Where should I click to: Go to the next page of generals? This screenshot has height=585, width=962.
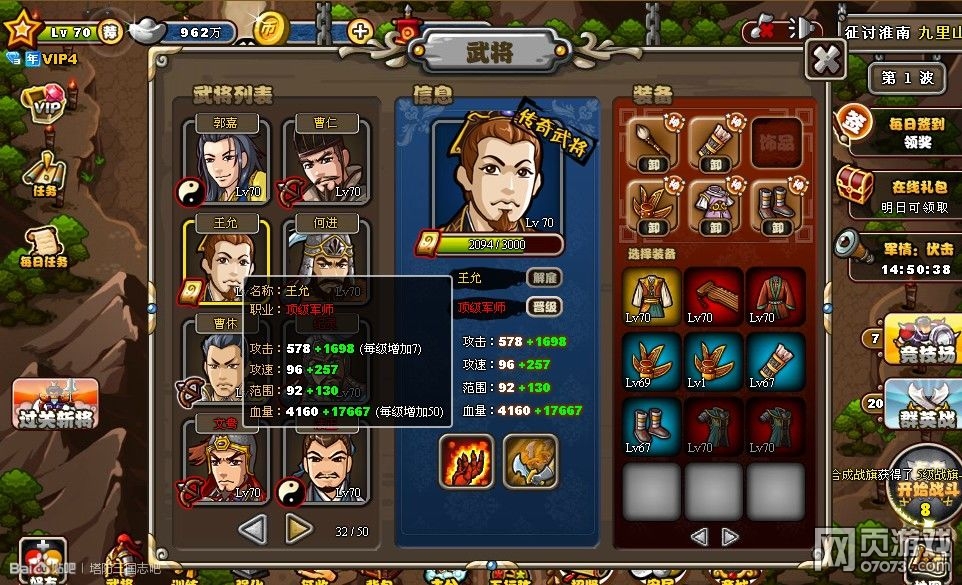(298, 527)
